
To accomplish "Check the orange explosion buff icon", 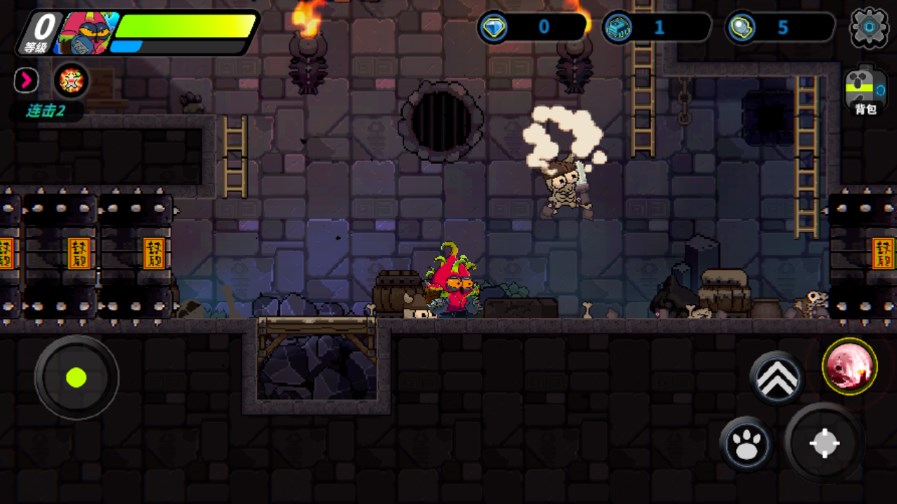I will [x=71, y=80].
